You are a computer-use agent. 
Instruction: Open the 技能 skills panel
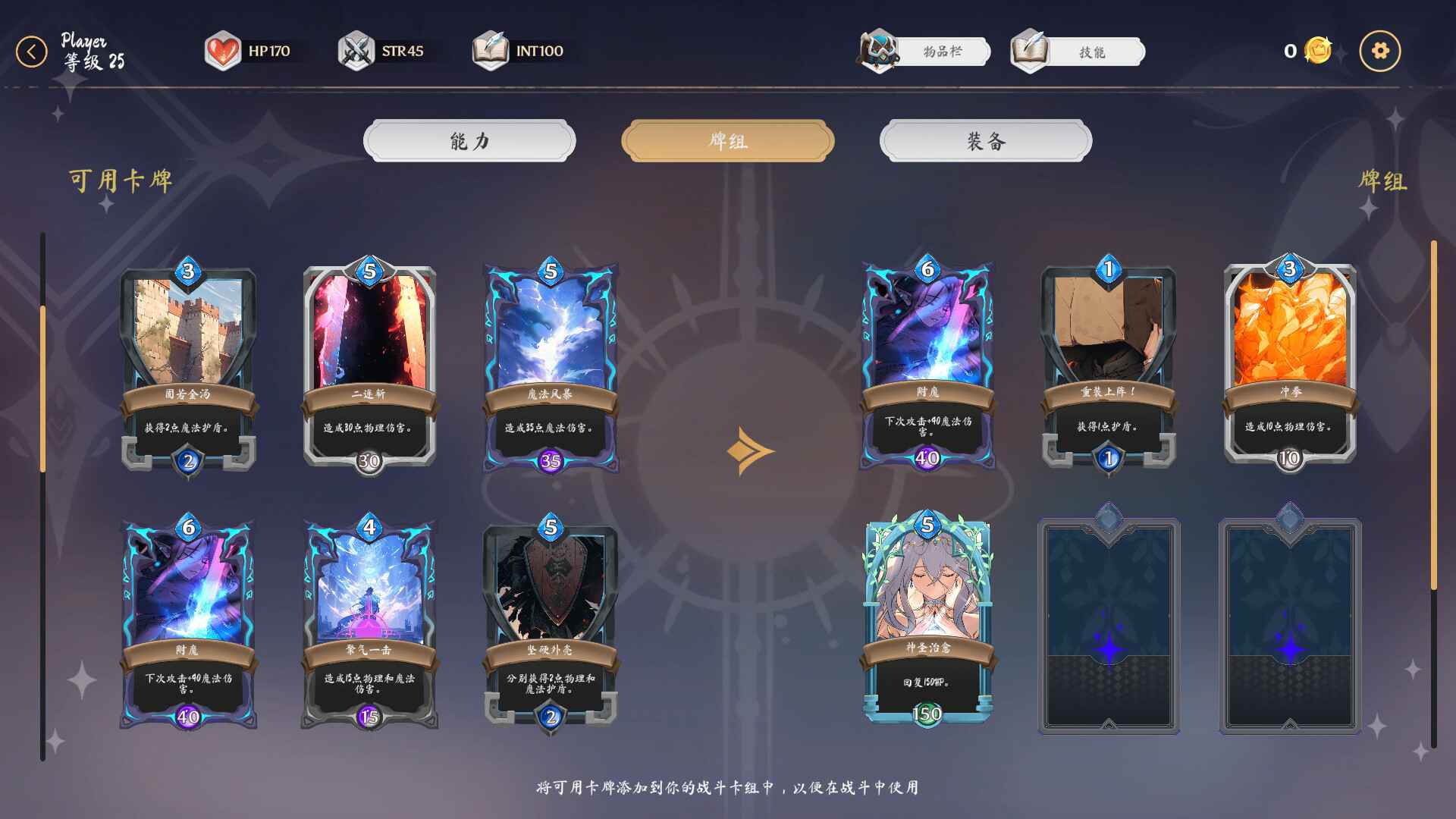pyautogui.click(x=1092, y=52)
